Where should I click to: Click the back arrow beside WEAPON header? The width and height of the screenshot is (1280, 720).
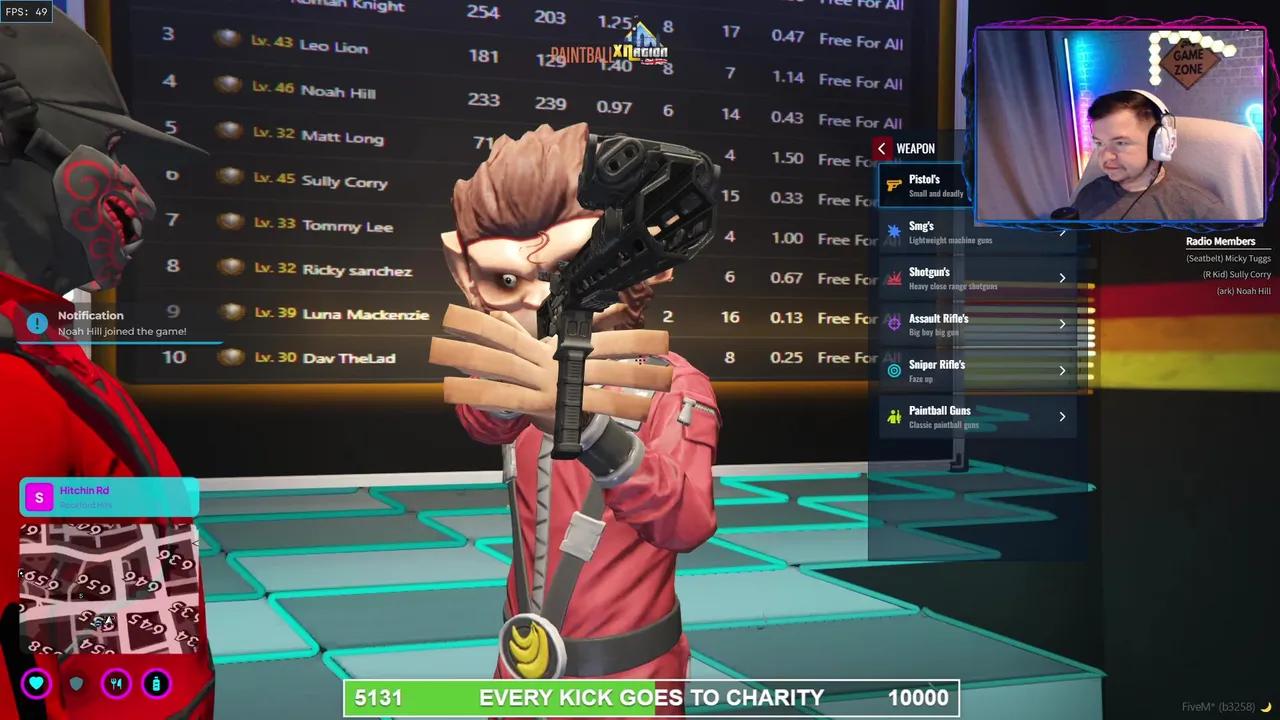881,148
